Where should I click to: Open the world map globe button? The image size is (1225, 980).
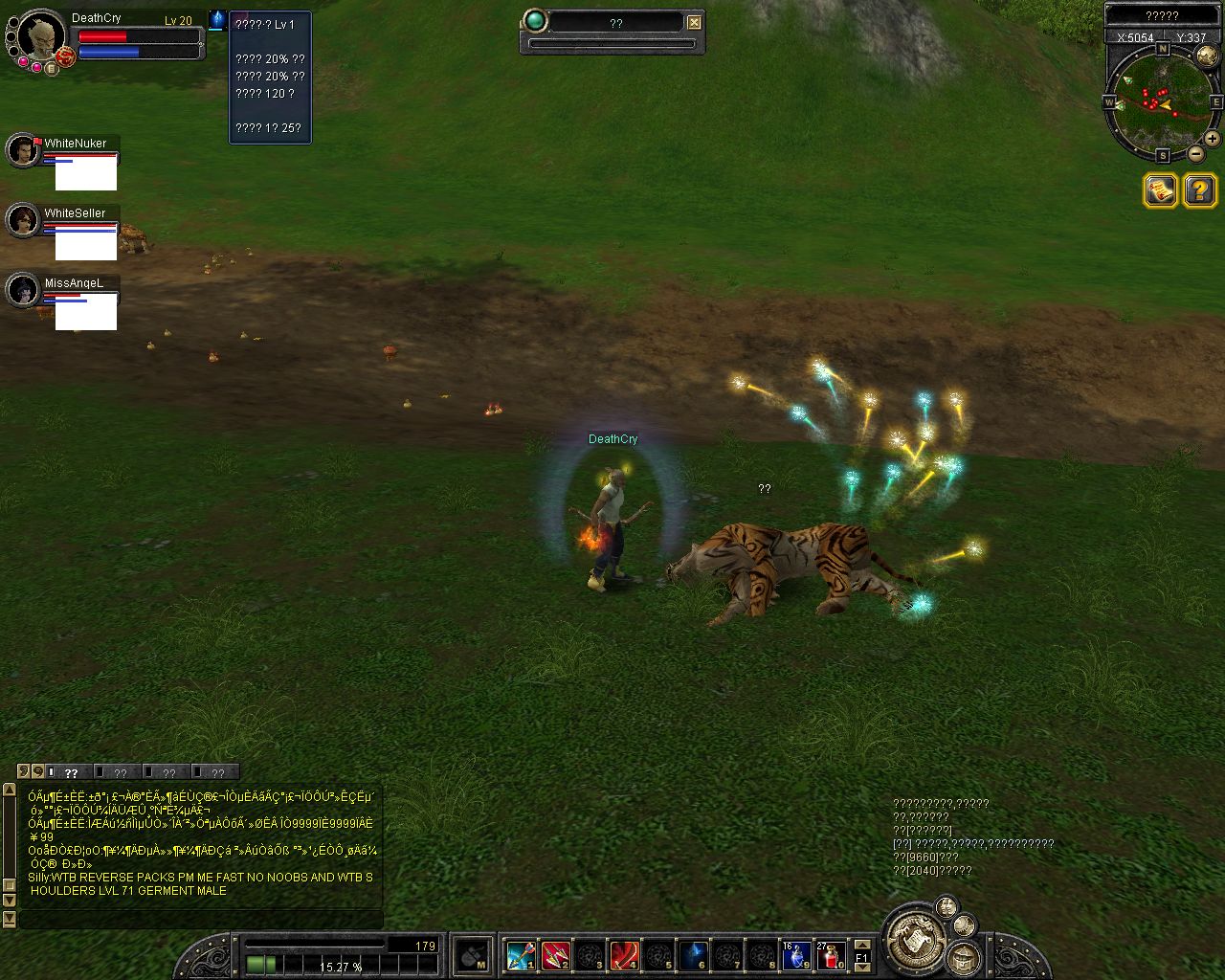(1207, 56)
